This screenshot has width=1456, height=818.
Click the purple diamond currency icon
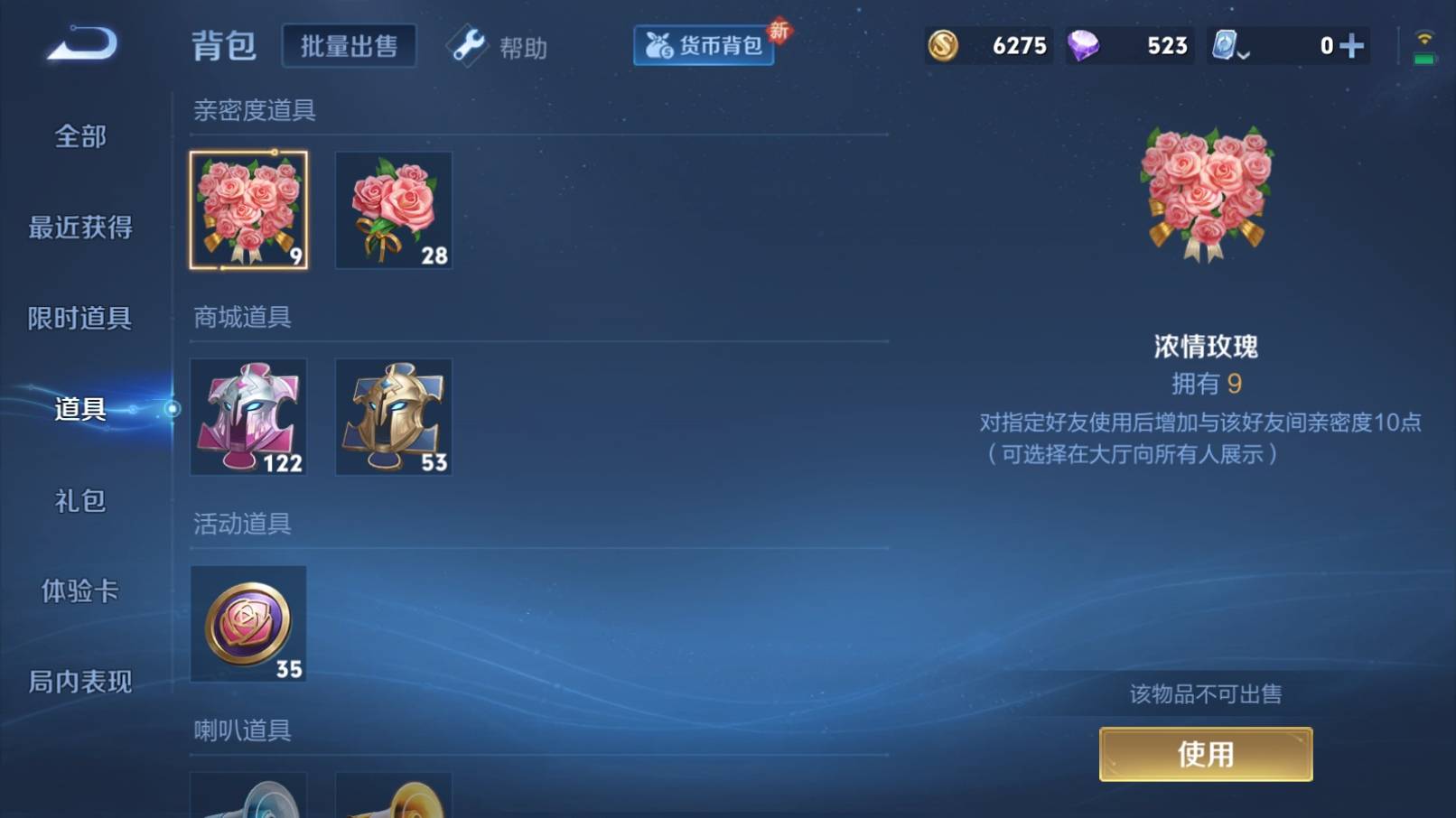tap(1087, 45)
